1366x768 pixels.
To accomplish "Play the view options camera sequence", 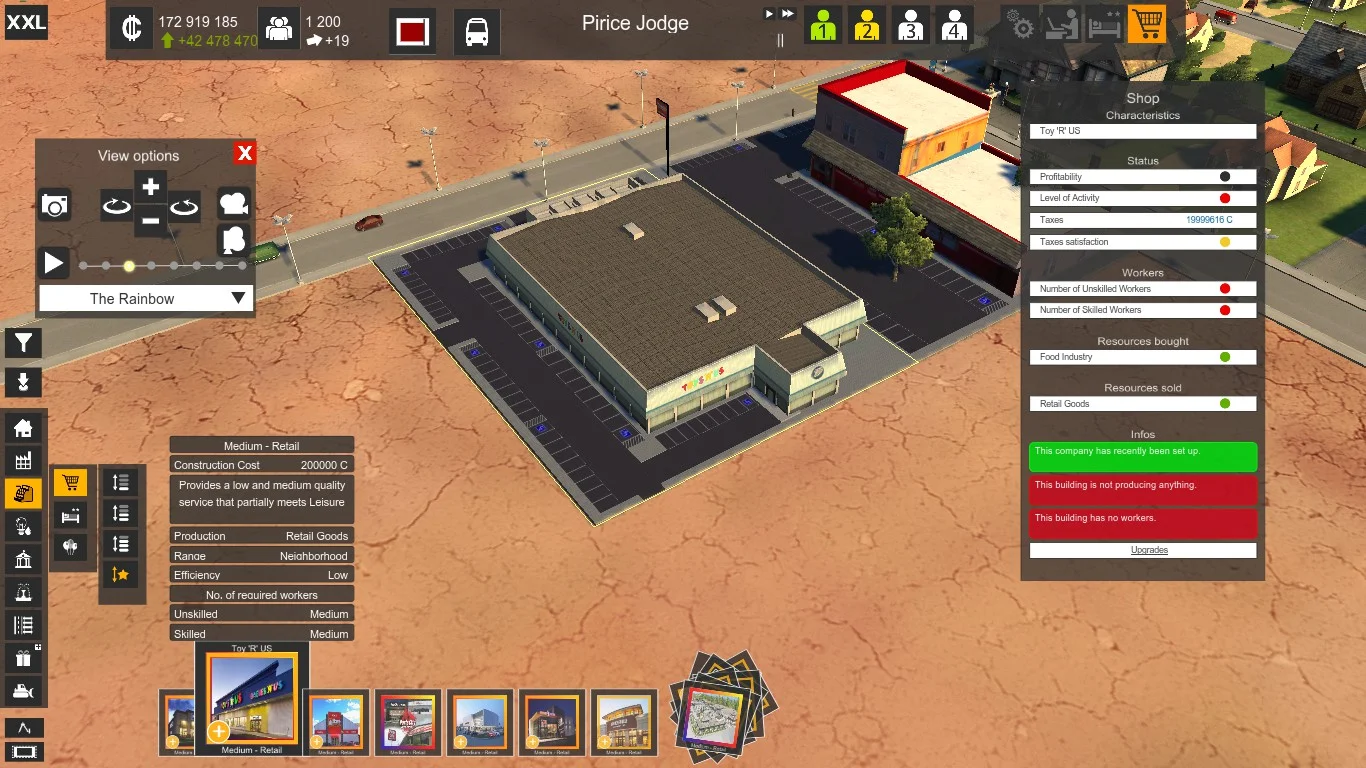I will (x=54, y=263).
